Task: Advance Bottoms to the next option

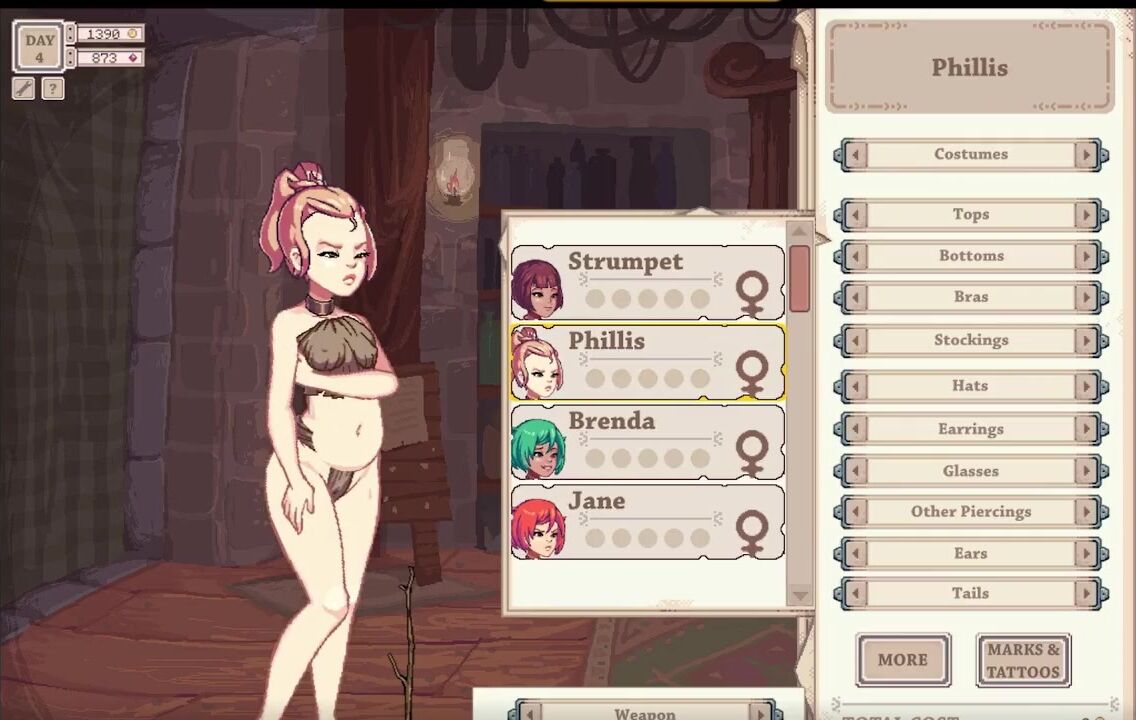Action: pos(1087,256)
